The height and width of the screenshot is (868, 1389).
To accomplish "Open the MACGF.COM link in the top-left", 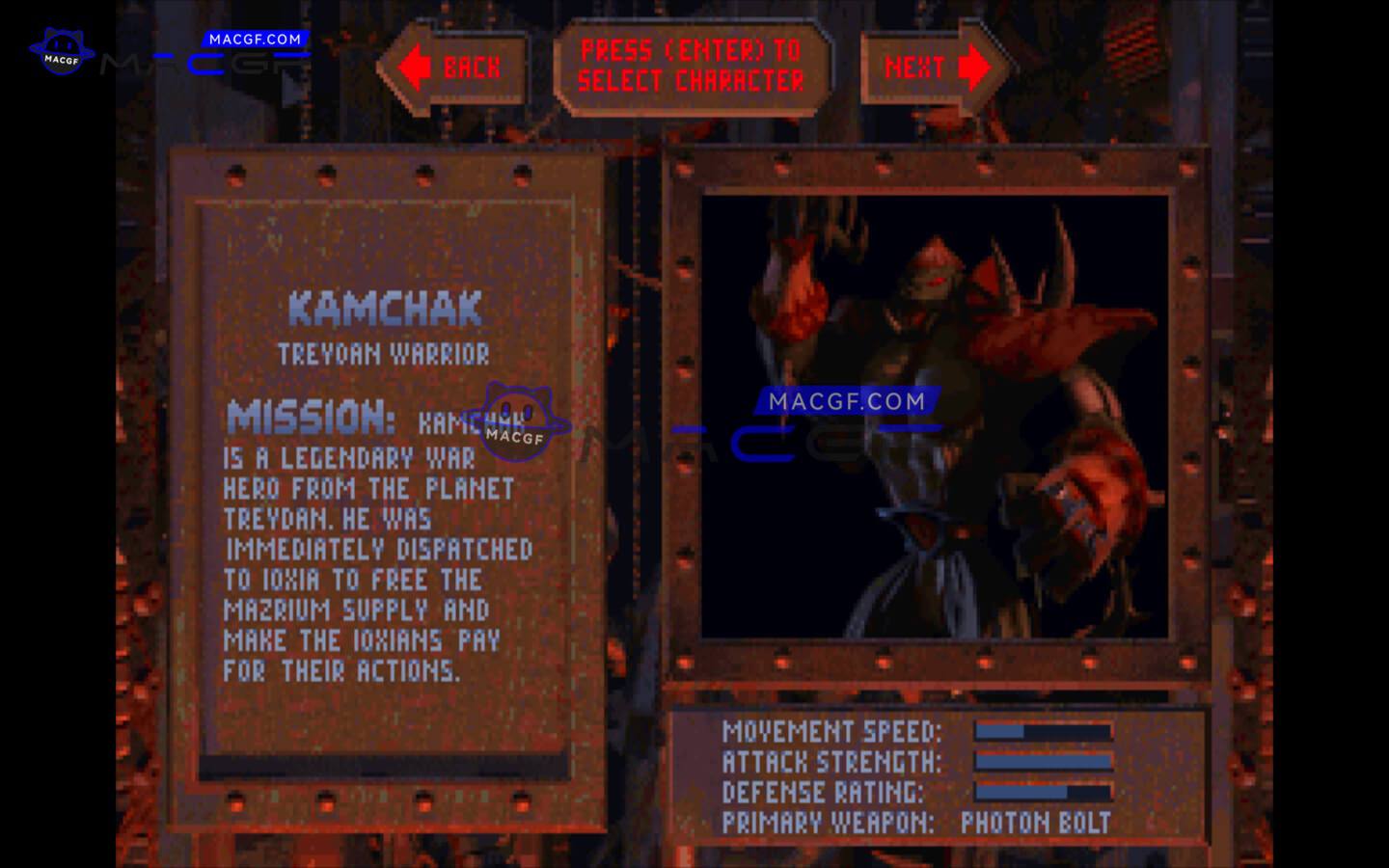I will 254,41.
